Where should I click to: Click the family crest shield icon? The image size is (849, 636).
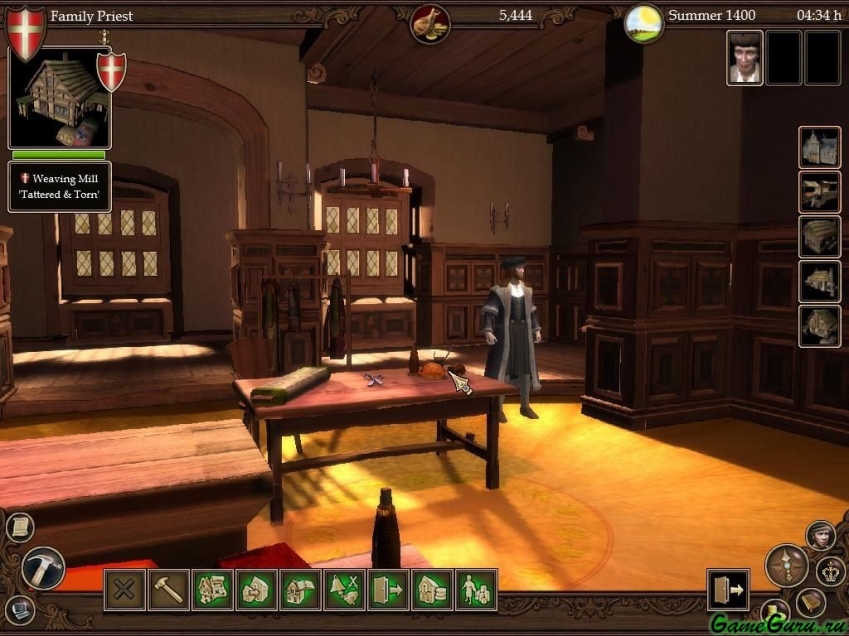26,31
